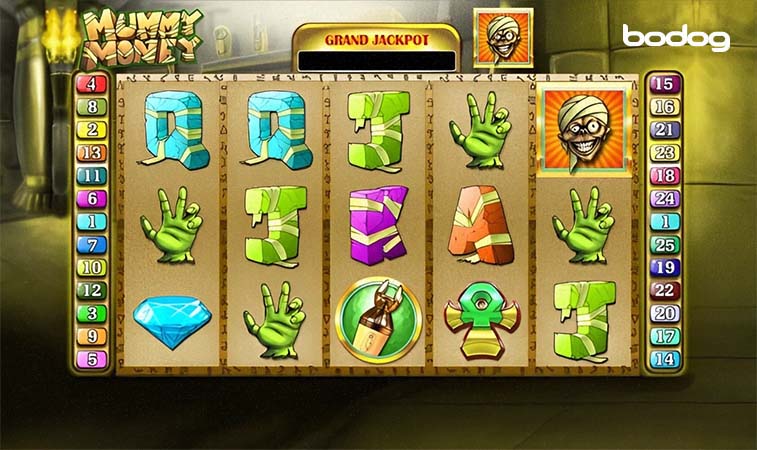Select payline number 22
The width and height of the screenshot is (757, 450).
click(665, 291)
